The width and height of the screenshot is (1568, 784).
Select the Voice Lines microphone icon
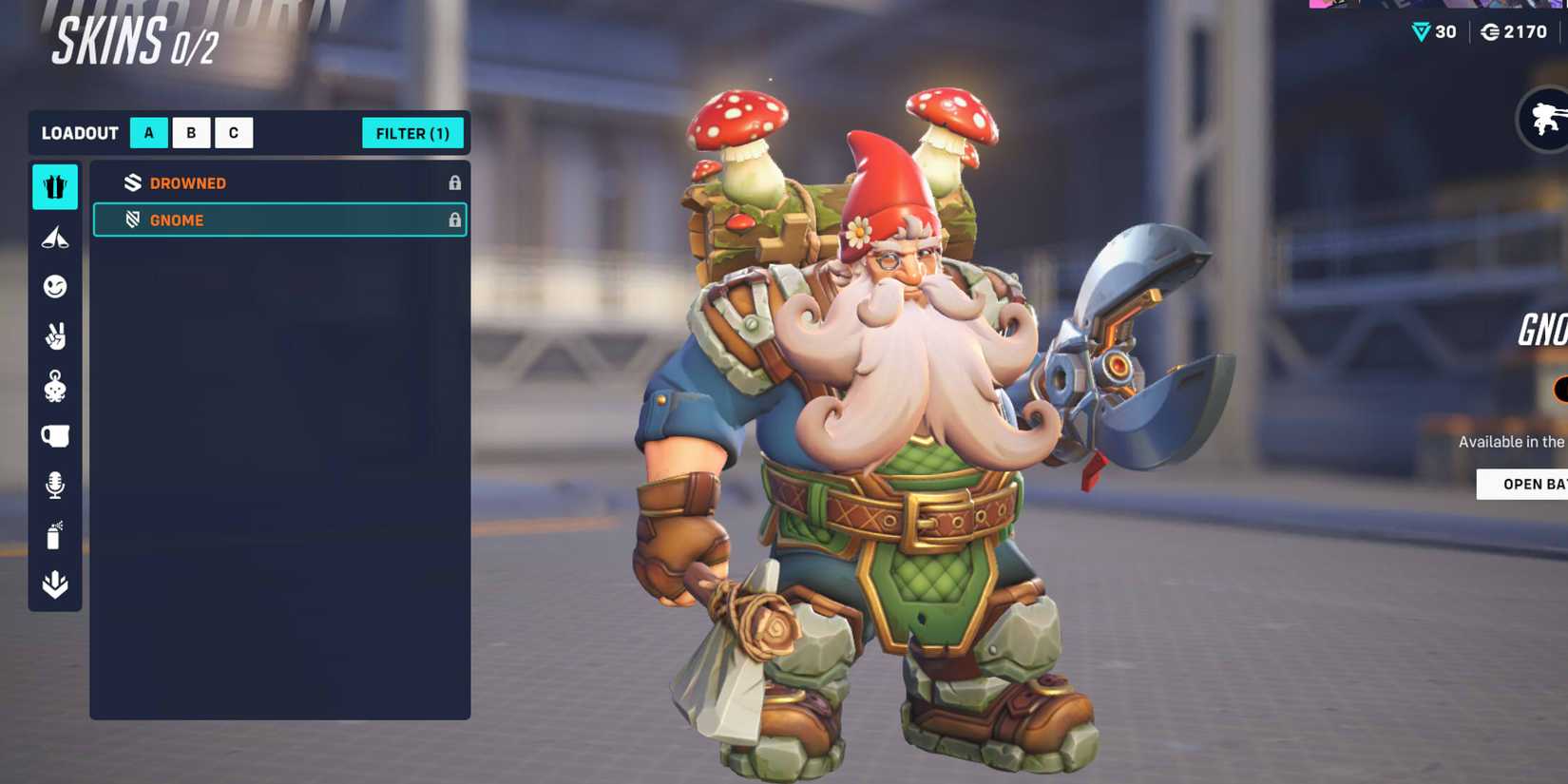click(54, 485)
